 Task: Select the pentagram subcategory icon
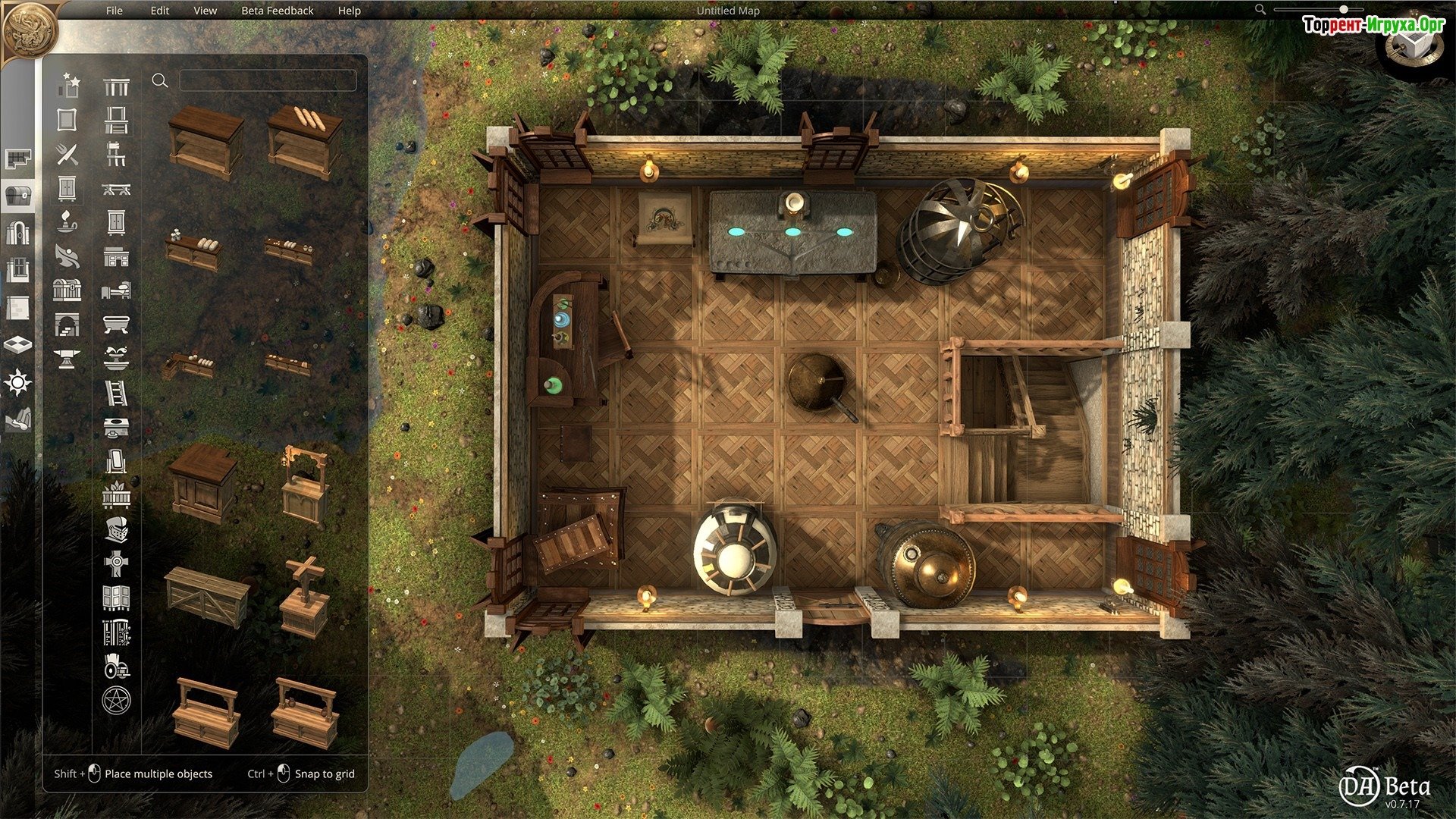pos(116,700)
